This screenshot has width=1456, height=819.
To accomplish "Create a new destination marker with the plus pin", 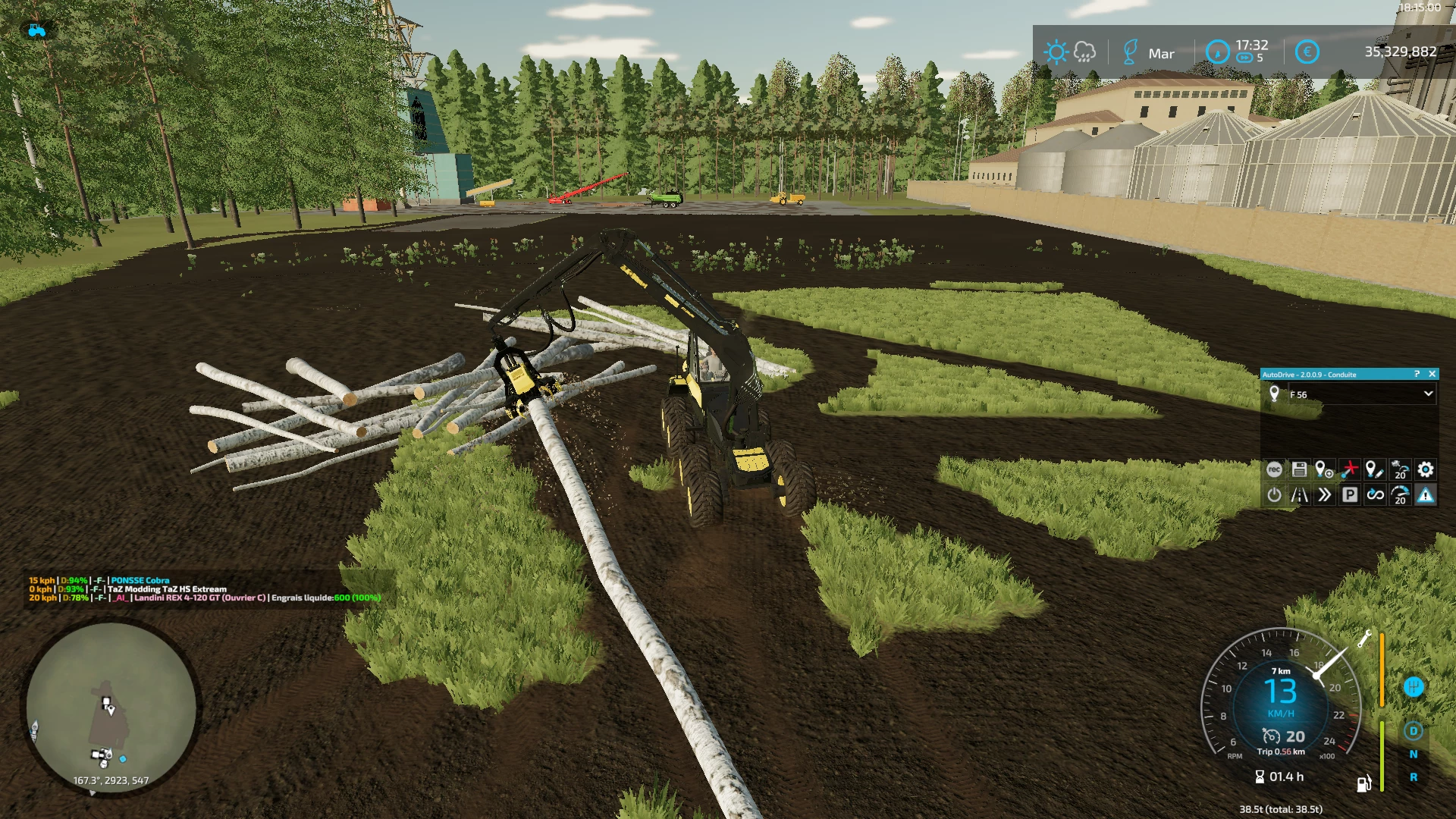I will [1324, 470].
